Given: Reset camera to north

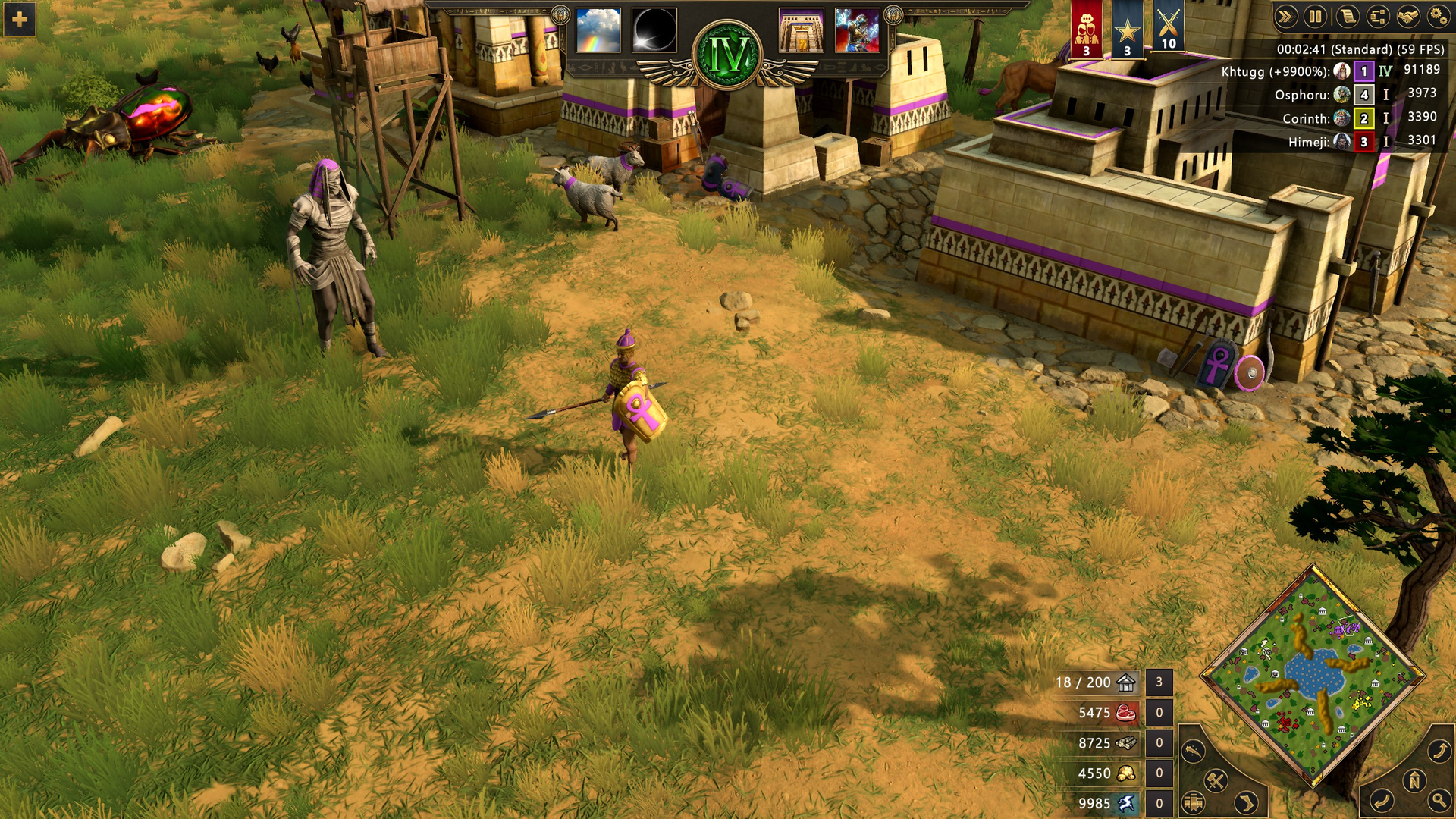Looking at the screenshot, I should 1414,780.
